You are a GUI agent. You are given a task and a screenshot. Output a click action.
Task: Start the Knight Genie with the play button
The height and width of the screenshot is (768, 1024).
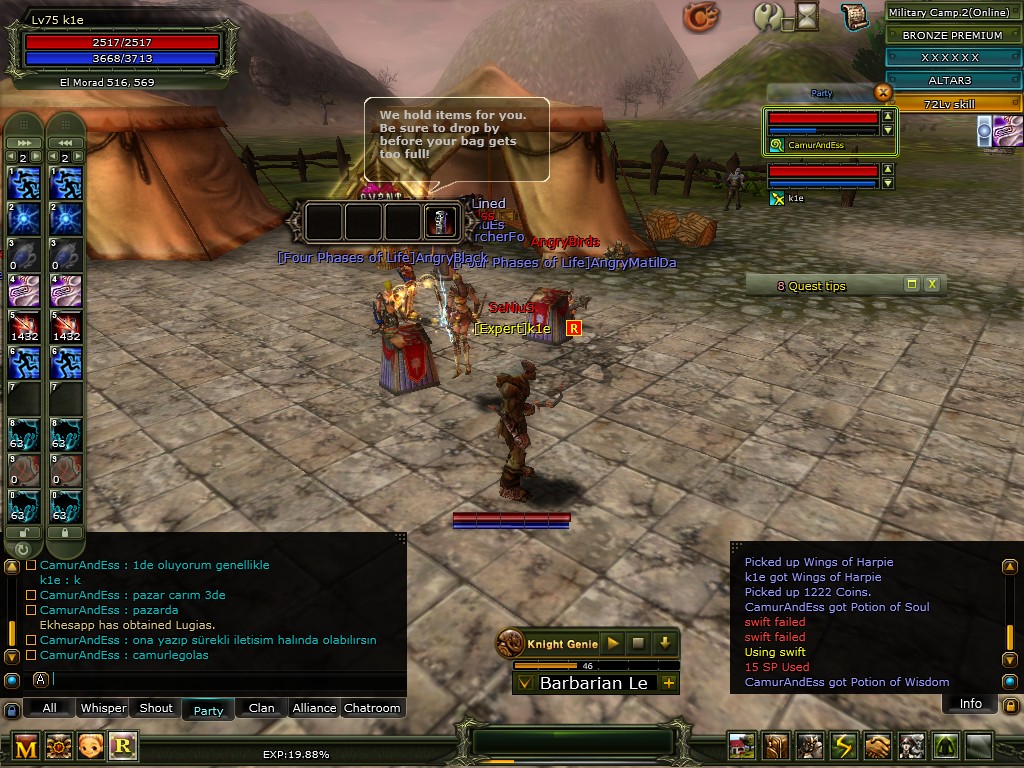pos(613,643)
